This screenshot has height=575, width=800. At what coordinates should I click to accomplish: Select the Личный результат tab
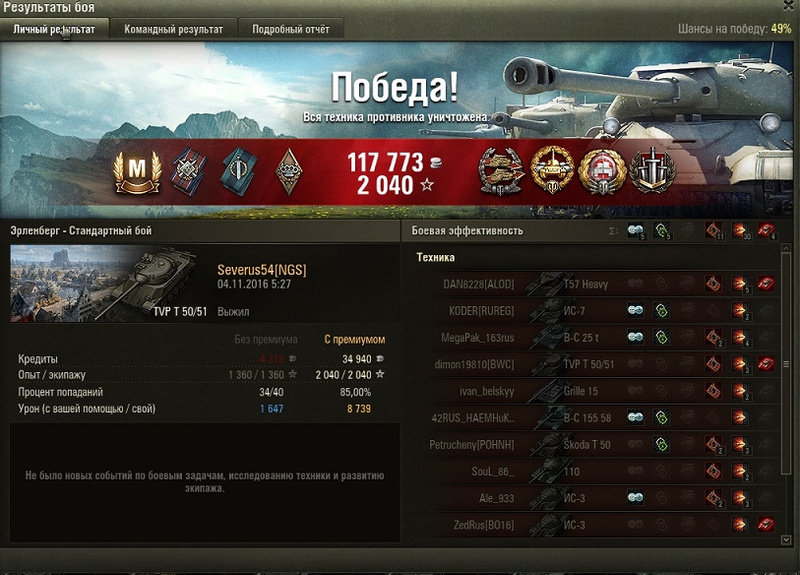click(x=54, y=29)
